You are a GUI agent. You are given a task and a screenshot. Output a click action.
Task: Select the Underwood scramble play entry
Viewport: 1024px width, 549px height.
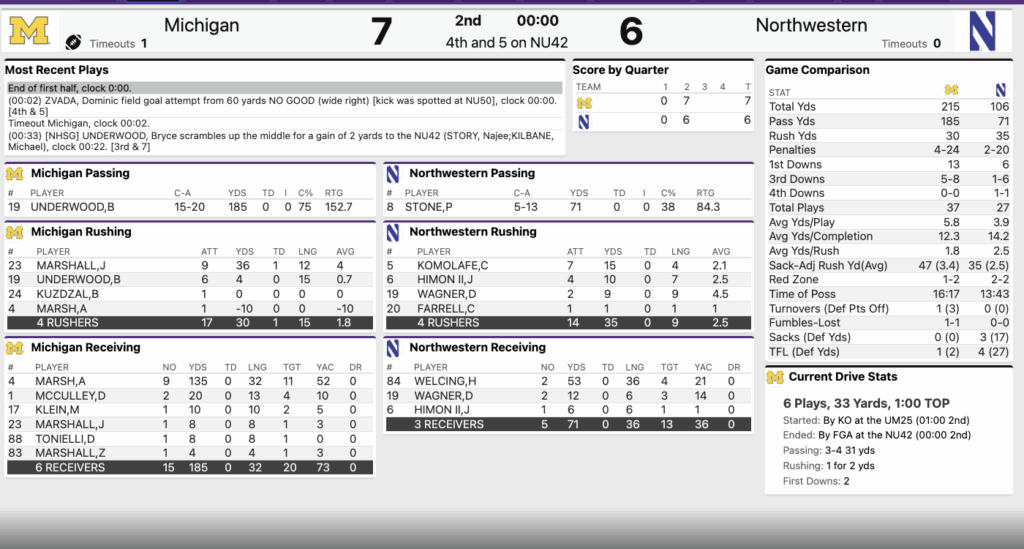[x=284, y=139]
